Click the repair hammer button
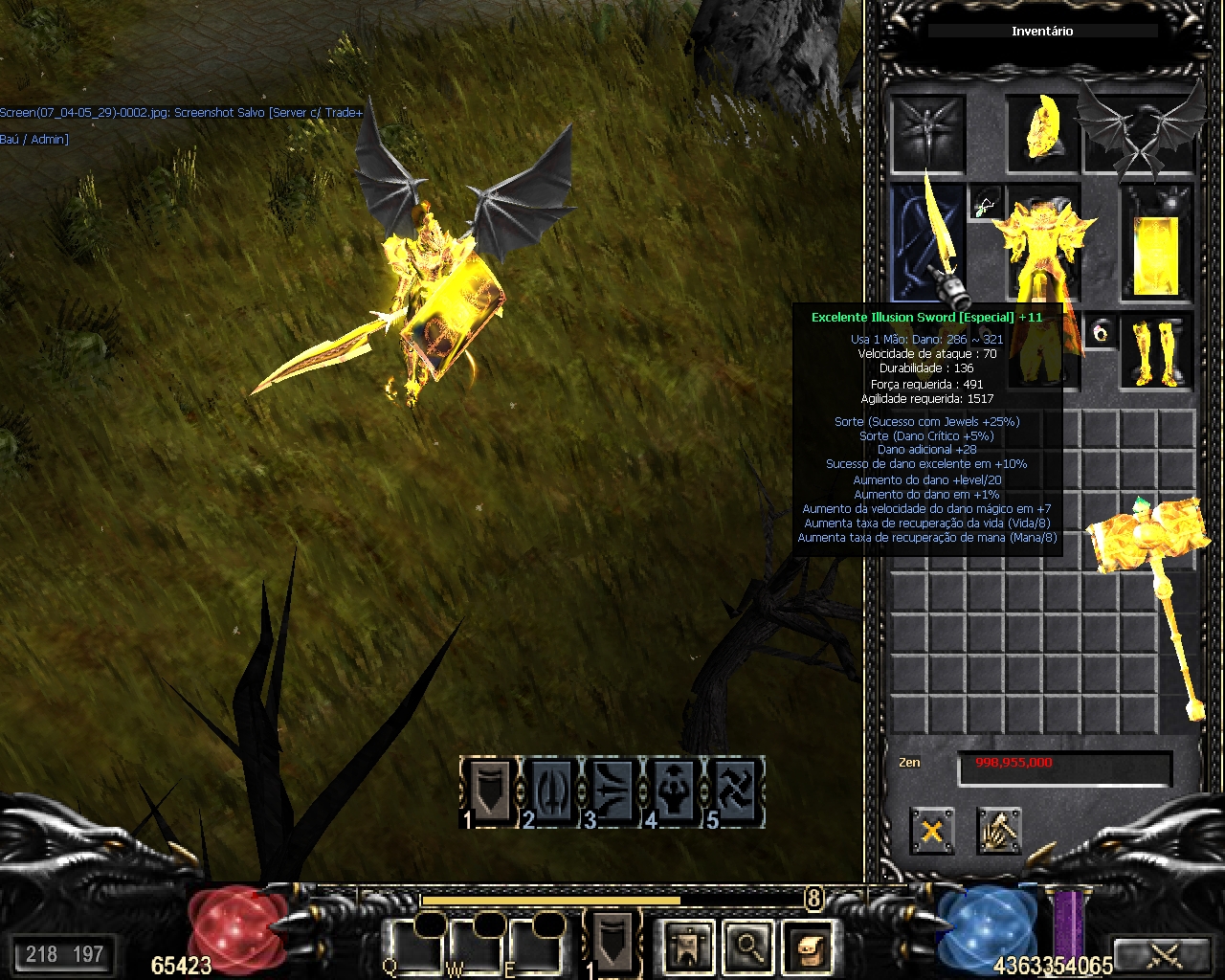Viewport: 1225px width, 980px height. point(999,830)
